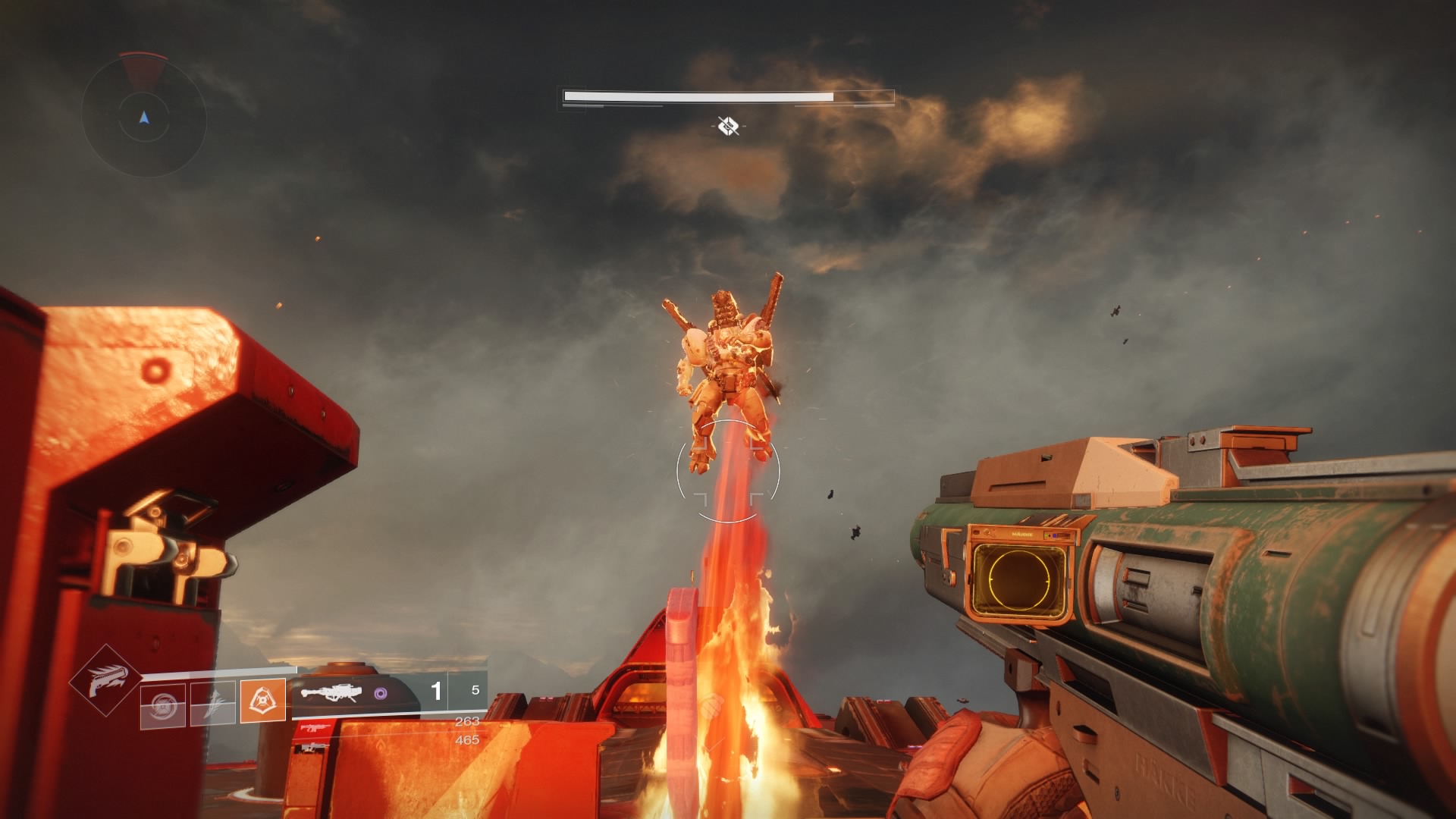Select the grenade ability icon
1456x819 pixels.
[x=162, y=703]
